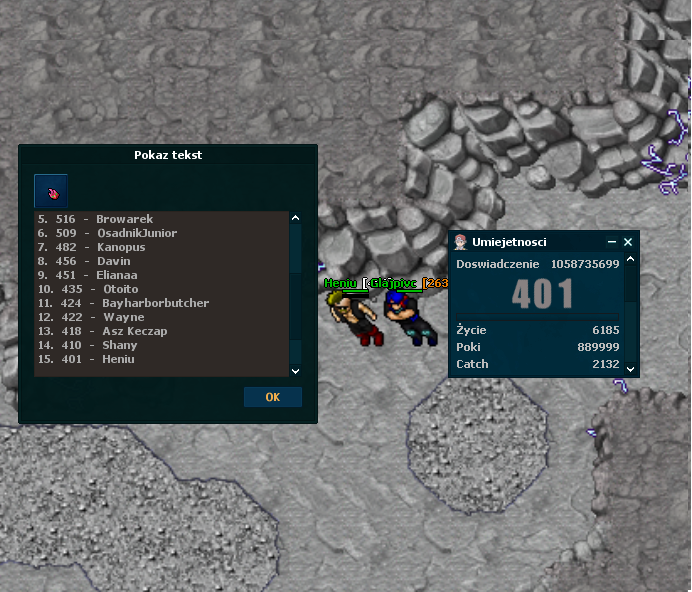Click the ranking list scroll-up arrow
The height and width of the screenshot is (592, 692).
295,218
